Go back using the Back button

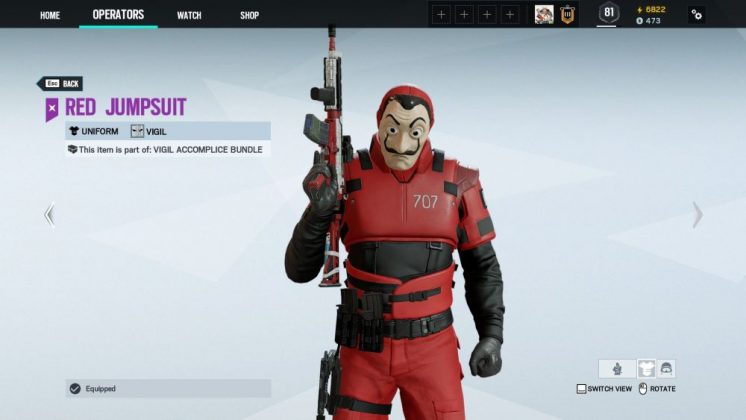click(x=60, y=84)
